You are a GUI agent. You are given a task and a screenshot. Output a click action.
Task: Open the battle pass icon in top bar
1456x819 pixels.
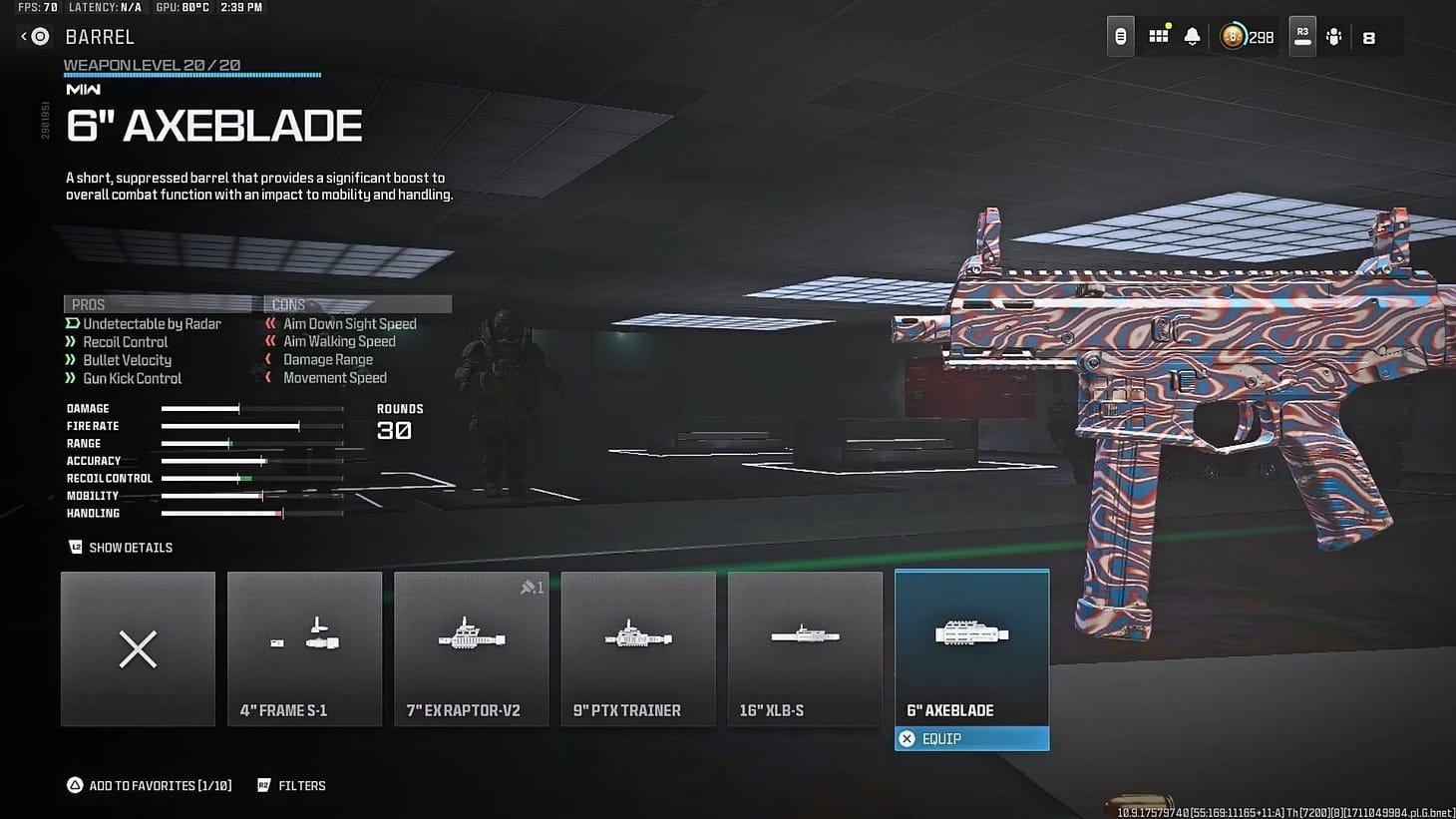1119,36
